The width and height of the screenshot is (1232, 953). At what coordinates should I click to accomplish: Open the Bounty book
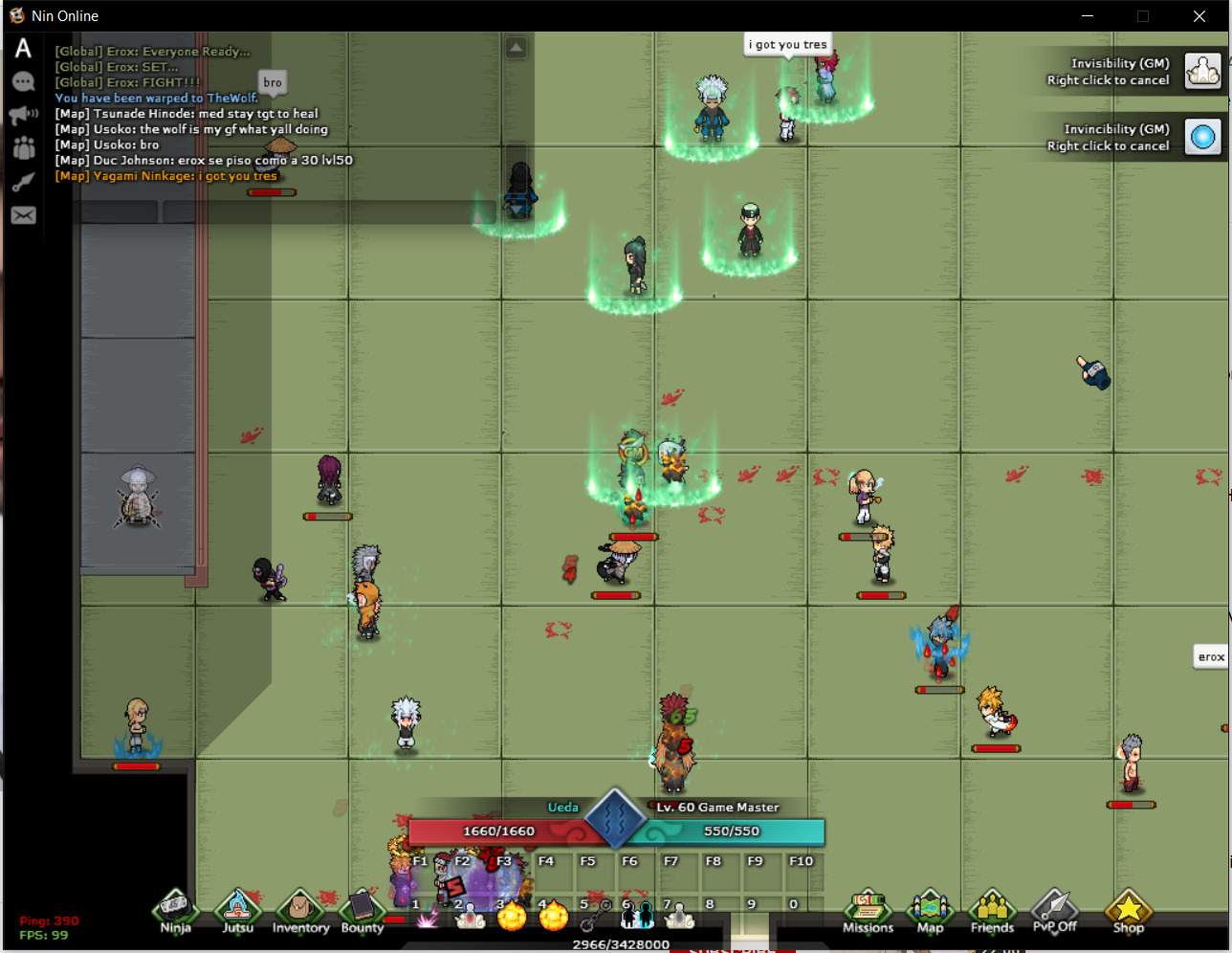(x=363, y=910)
